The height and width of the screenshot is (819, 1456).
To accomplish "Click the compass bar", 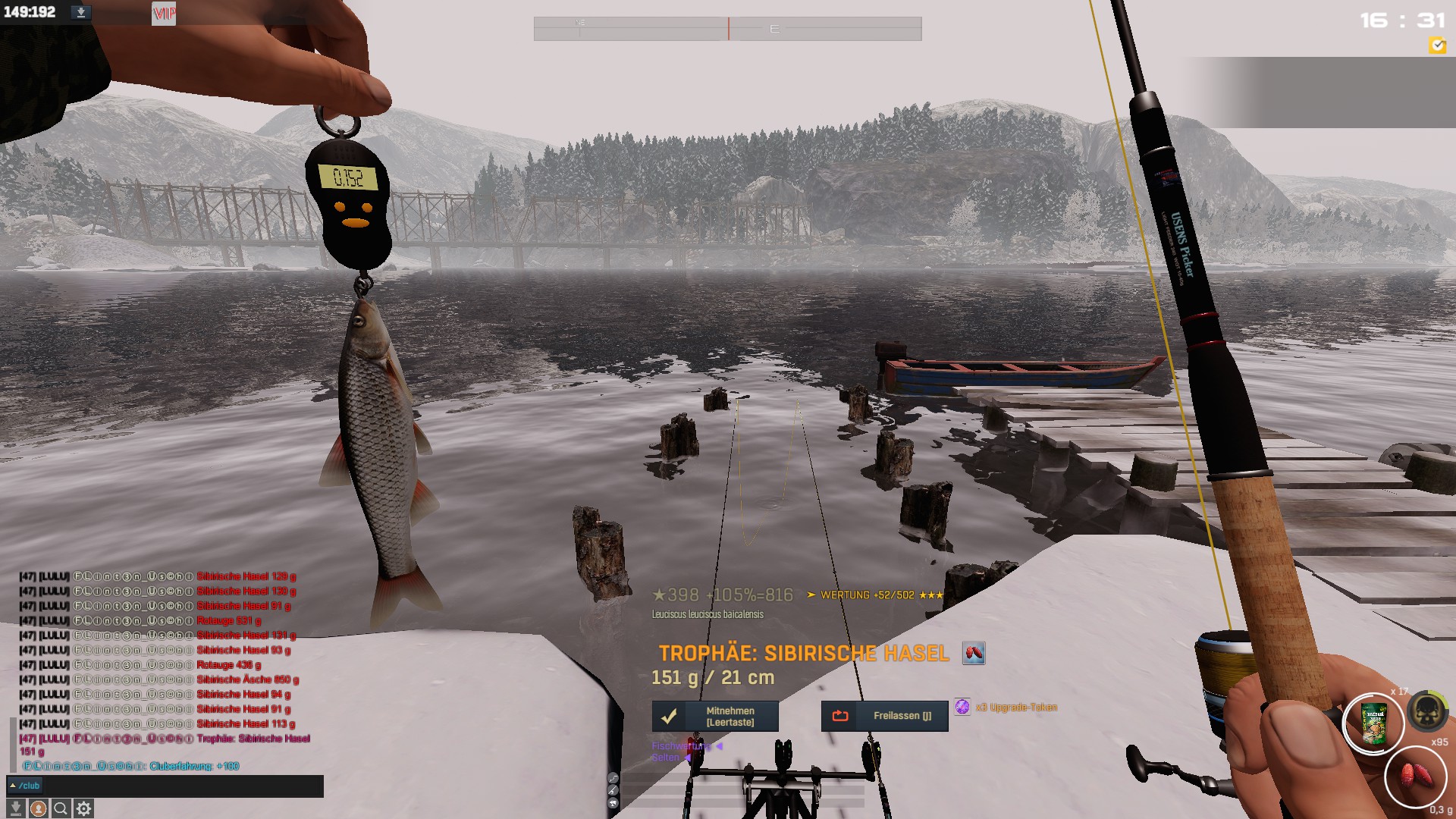I will tap(727, 29).
